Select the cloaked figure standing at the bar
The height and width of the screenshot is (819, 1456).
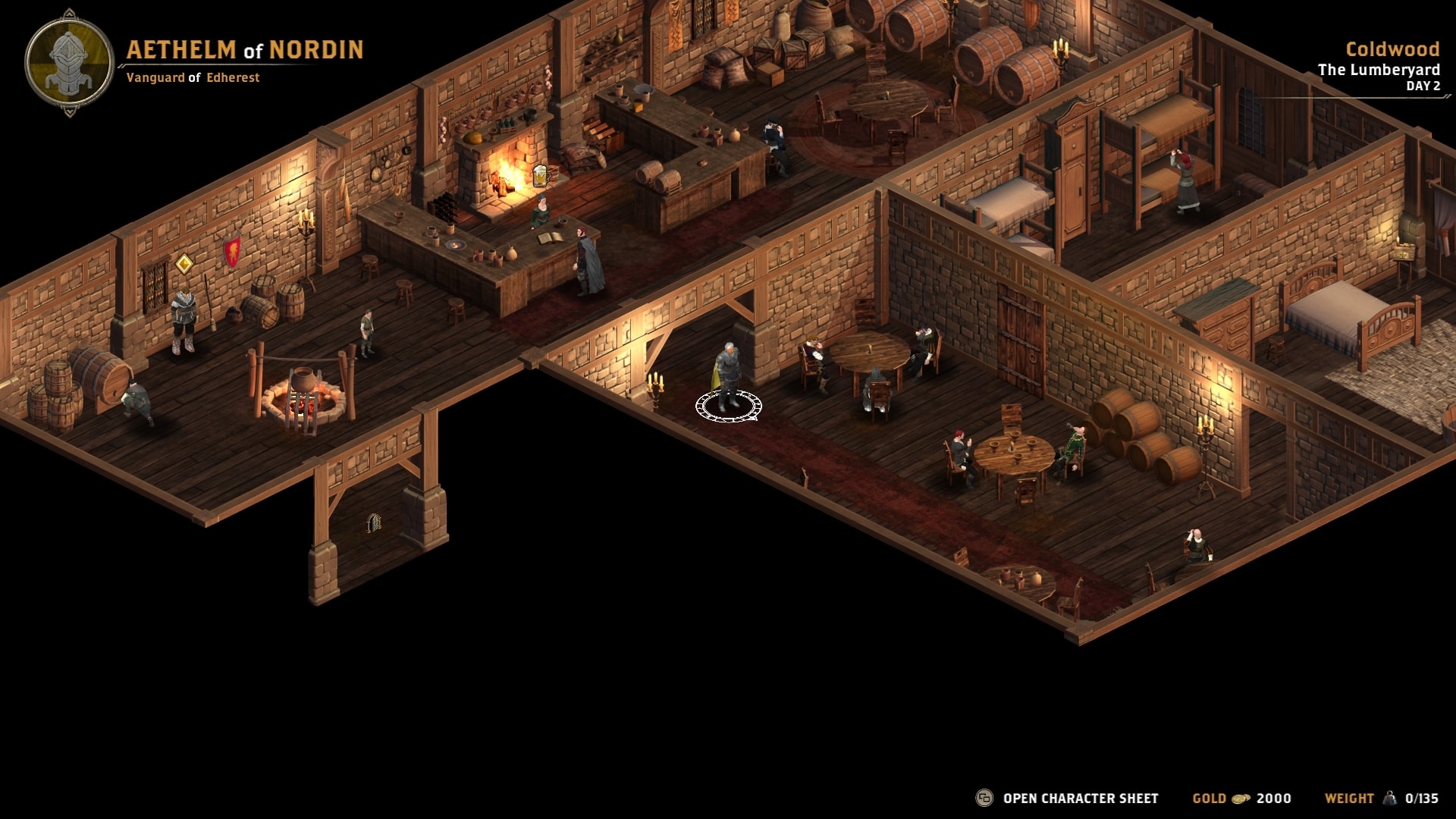click(x=588, y=258)
